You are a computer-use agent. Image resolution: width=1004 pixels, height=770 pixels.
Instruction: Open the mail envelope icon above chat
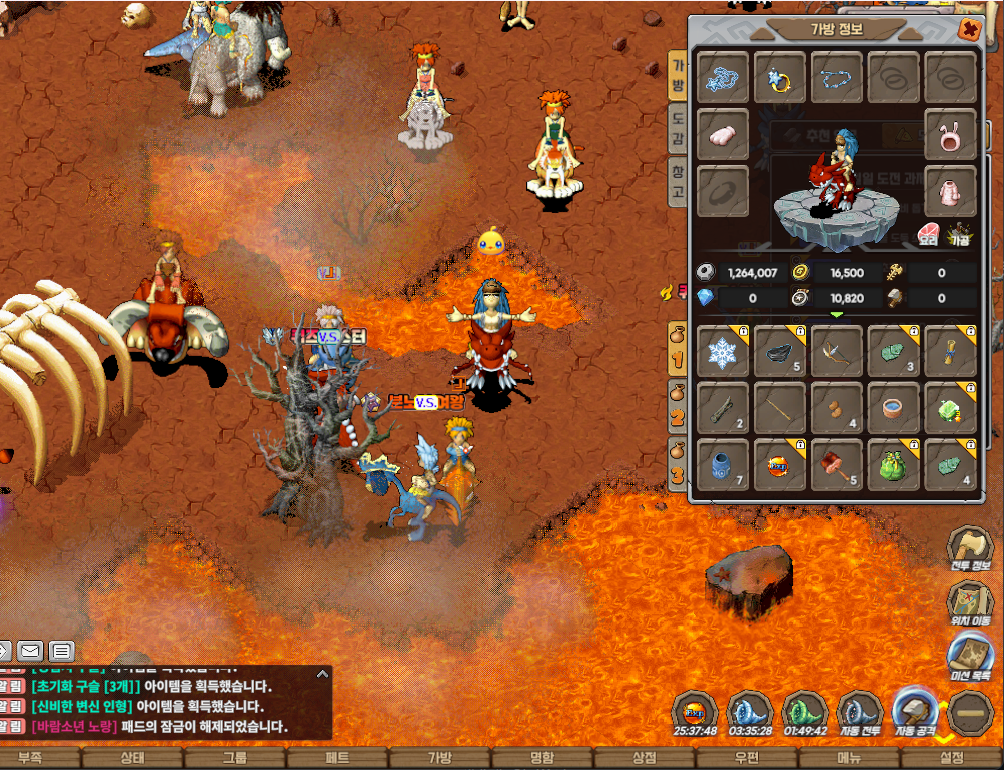coord(30,651)
